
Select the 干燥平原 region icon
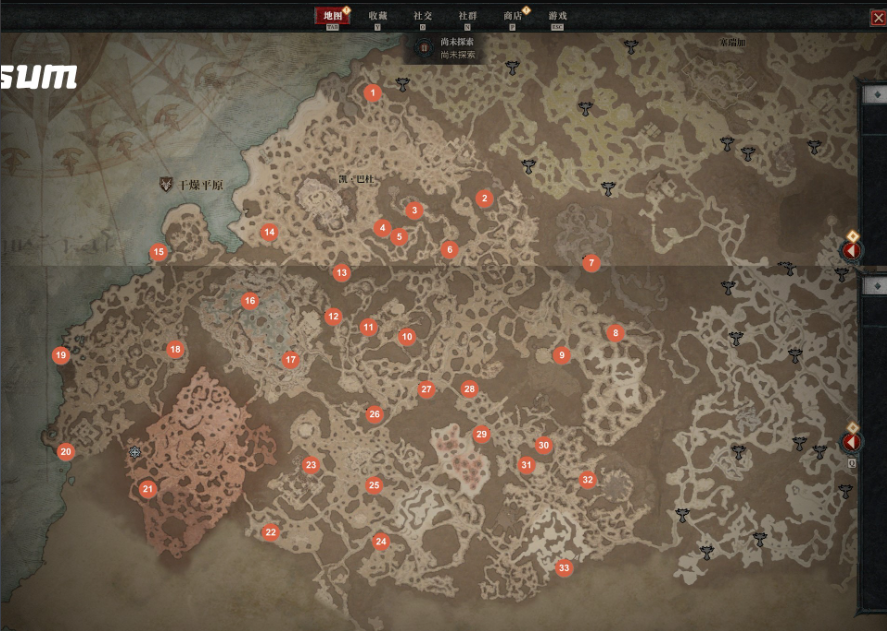(166, 185)
